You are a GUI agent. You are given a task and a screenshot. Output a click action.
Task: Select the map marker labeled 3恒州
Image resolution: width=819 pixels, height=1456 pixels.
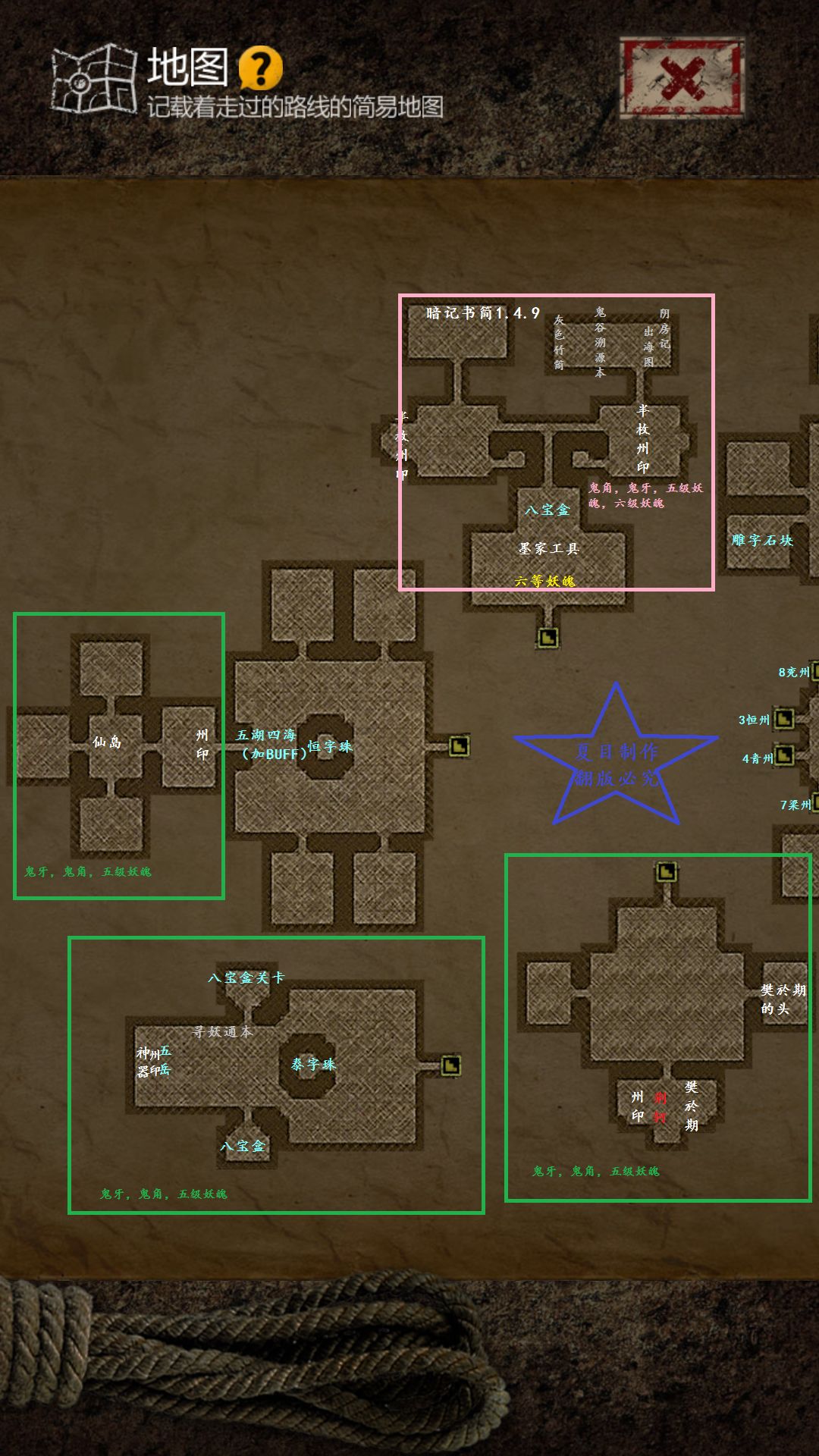click(784, 718)
